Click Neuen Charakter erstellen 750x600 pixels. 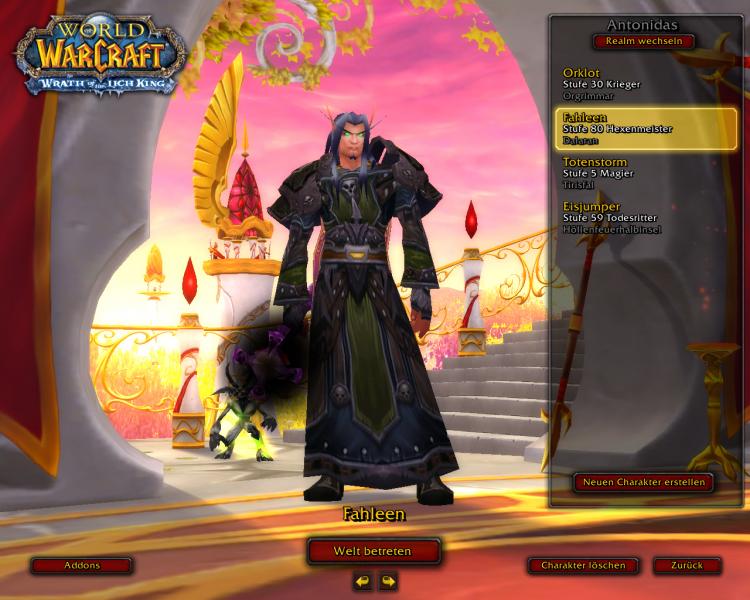click(x=644, y=482)
